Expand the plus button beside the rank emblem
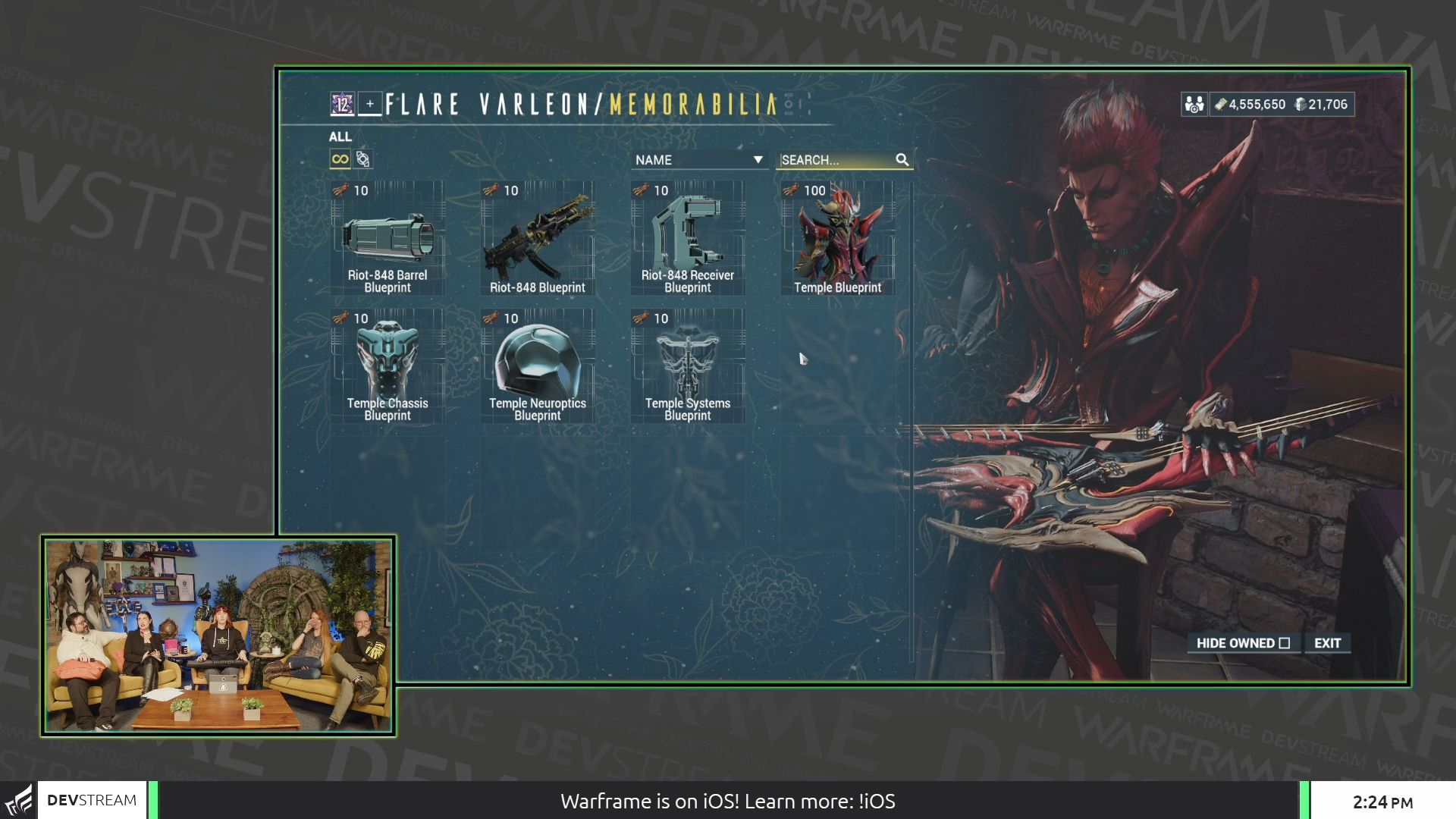This screenshot has width=1456, height=819. point(369,104)
